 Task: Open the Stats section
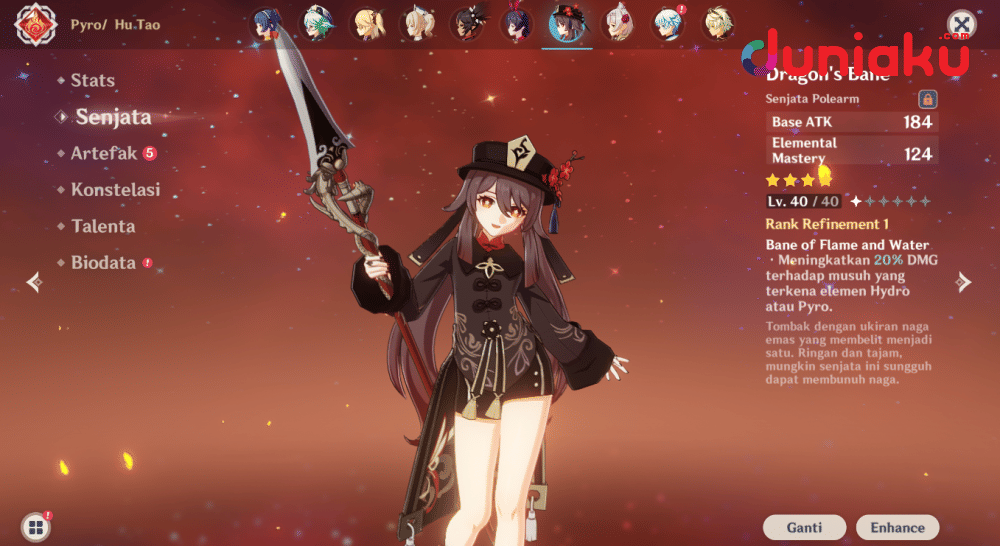(92, 80)
